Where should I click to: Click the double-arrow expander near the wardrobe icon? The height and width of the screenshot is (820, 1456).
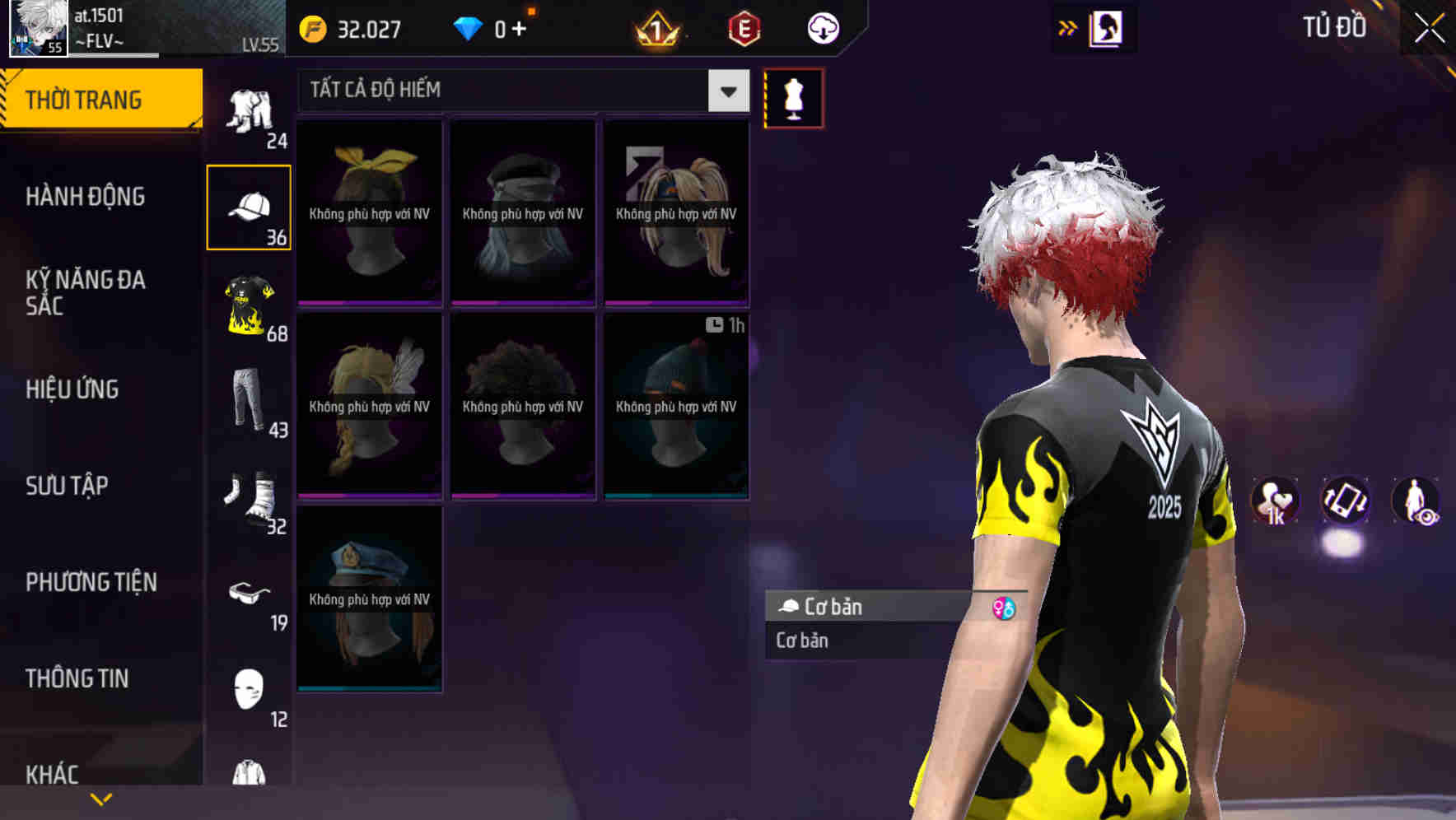[x=1066, y=27]
